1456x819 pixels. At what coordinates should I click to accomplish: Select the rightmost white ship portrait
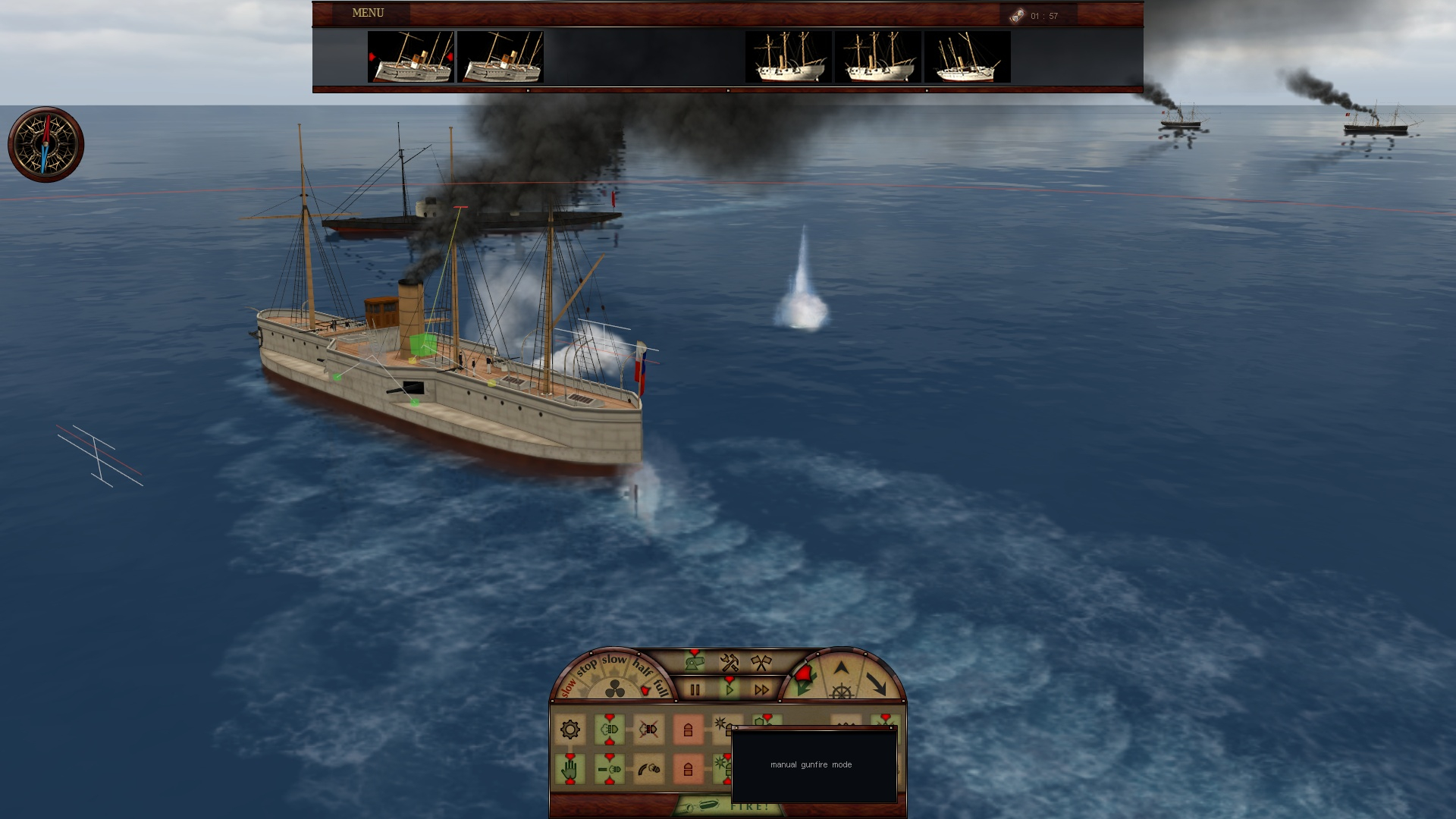point(967,57)
